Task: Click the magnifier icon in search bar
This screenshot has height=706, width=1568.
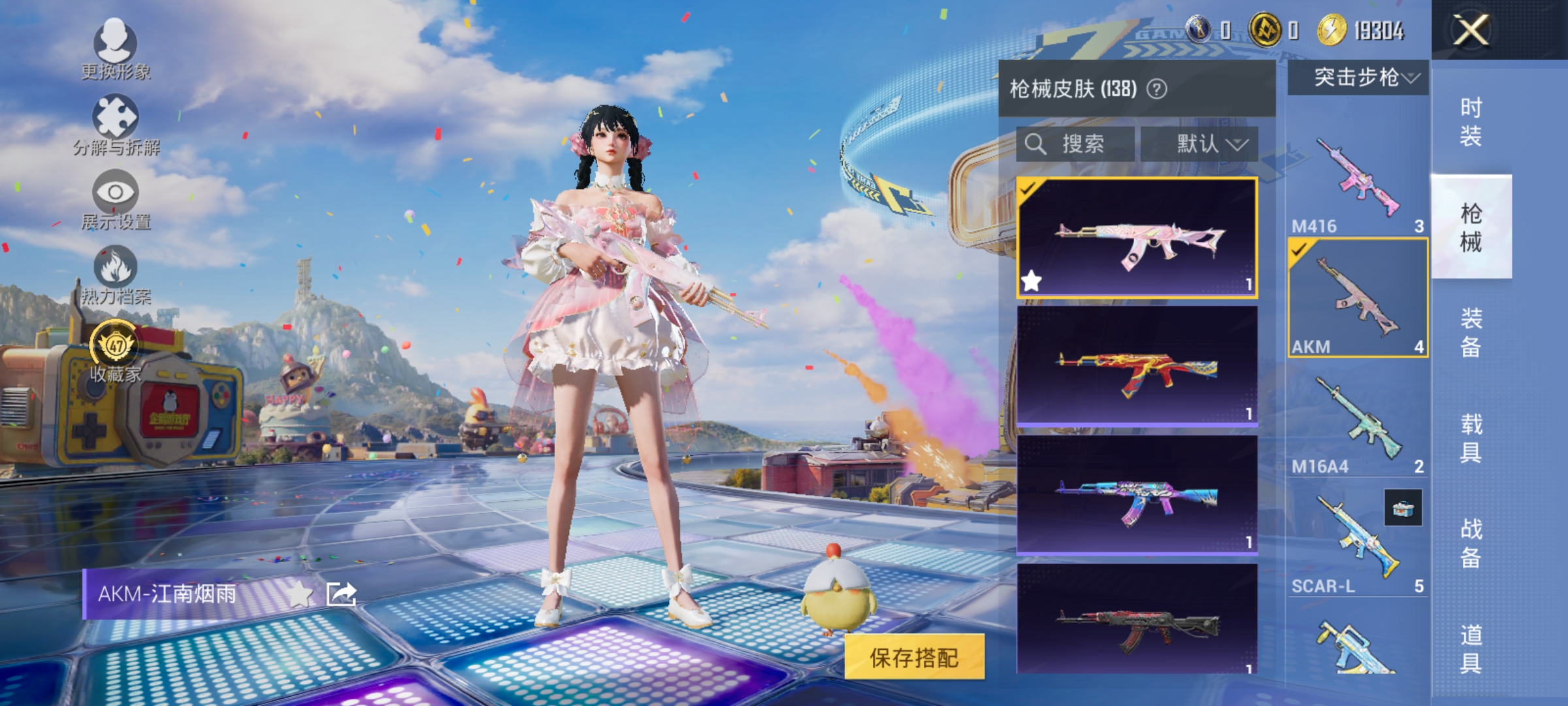Action: click(x=1036, y=144)
